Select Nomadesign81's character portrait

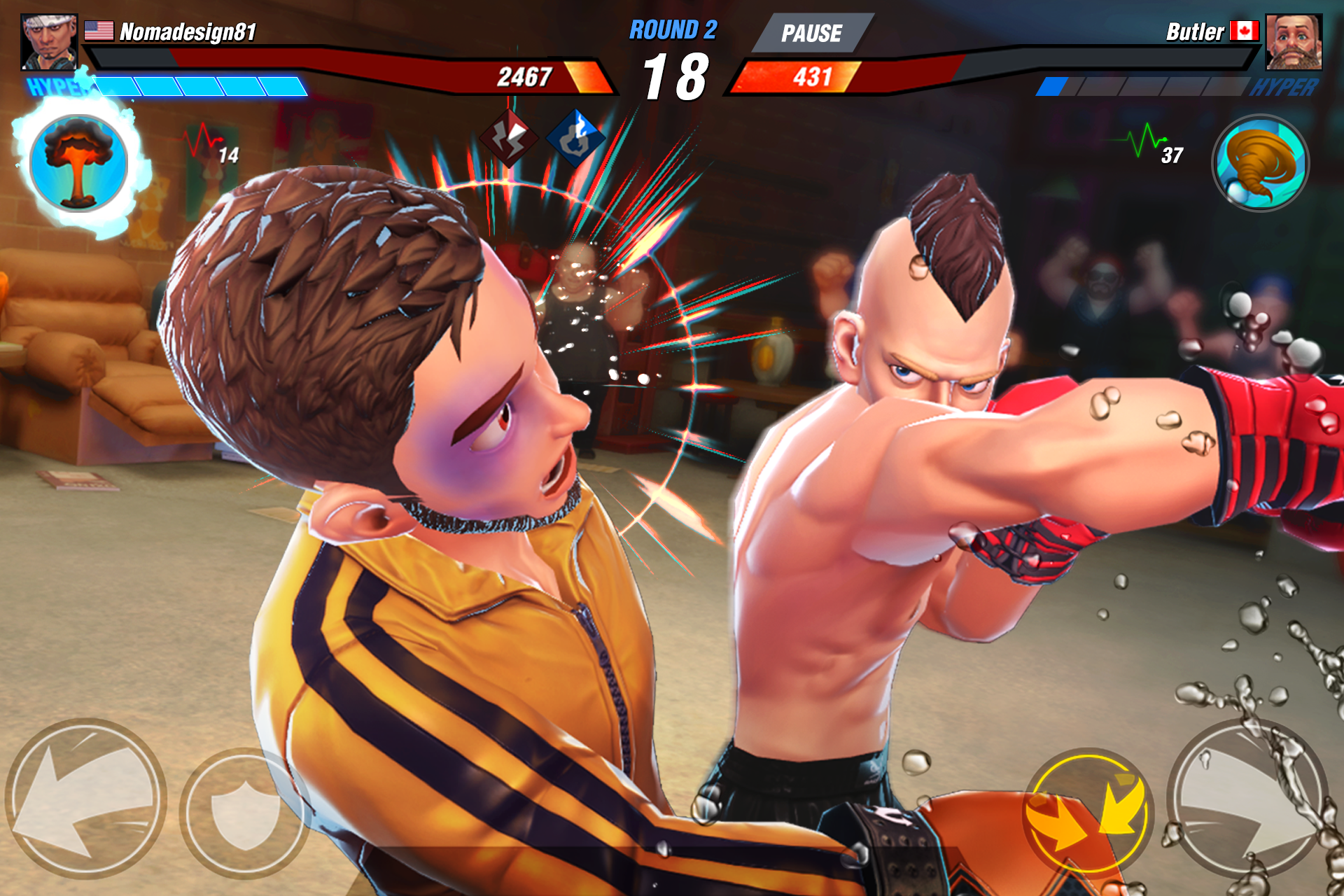(48, 41)
